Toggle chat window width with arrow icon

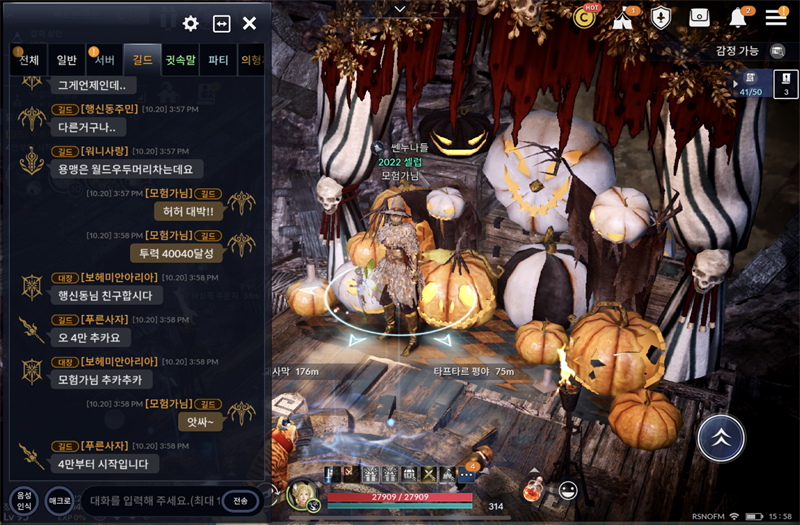pos(221,23)
